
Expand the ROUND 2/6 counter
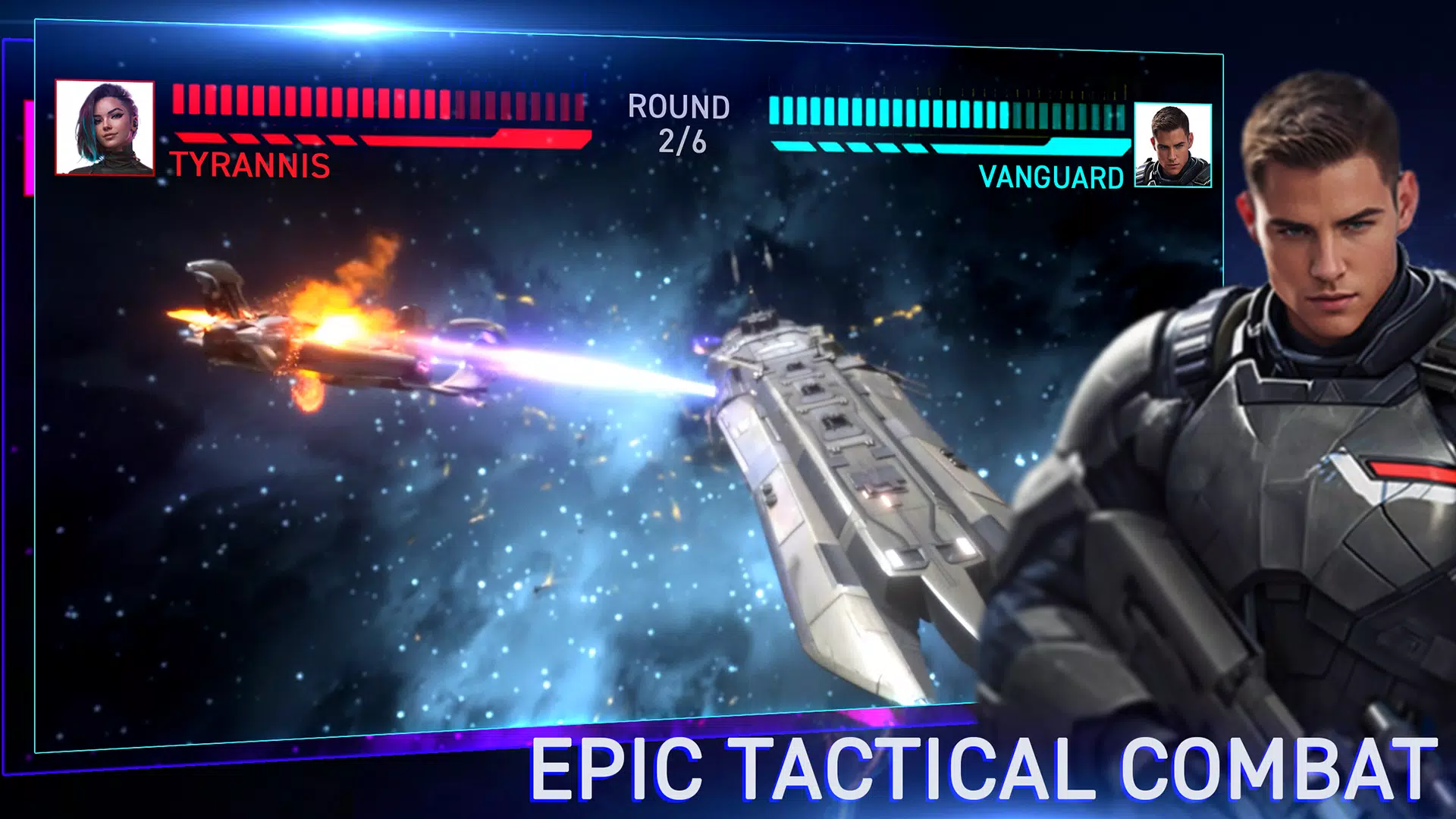(679, 123)
